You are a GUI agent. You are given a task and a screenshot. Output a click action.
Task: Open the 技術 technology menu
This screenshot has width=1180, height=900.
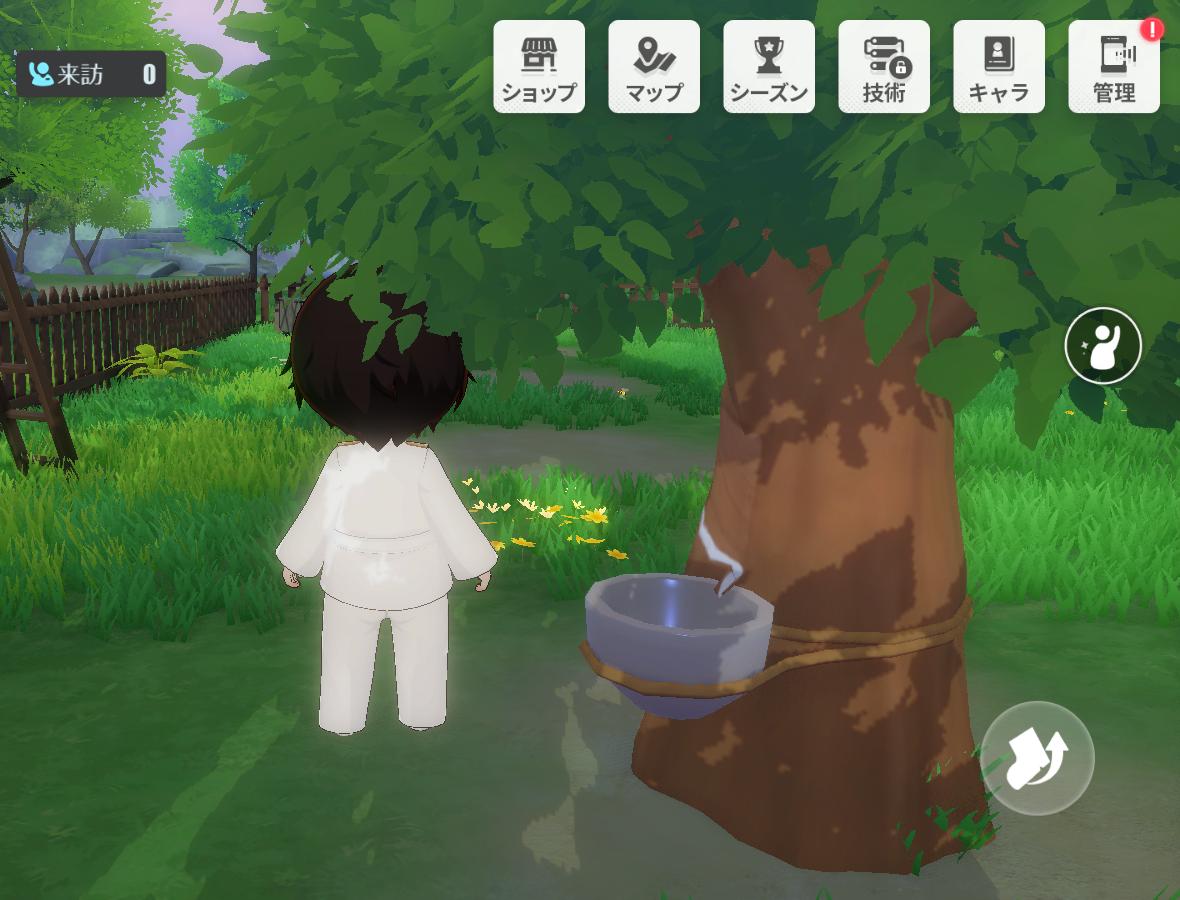tap(884, 67)
